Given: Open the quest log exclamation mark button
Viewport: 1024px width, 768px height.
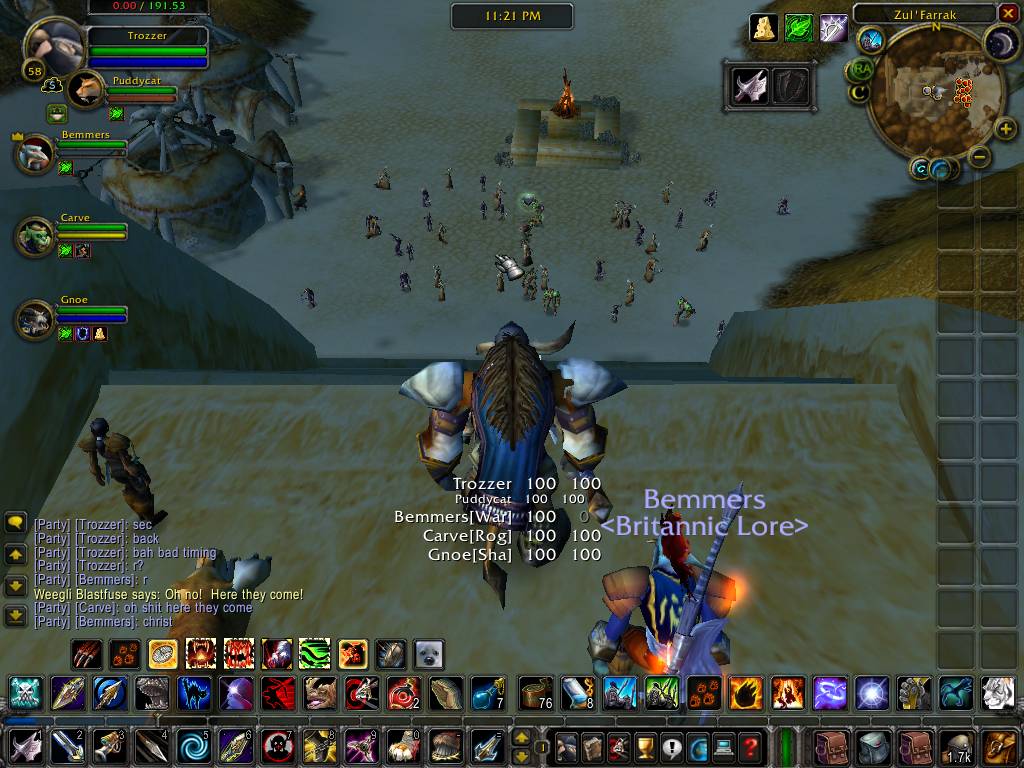Looking at the screenshot, I should (671, 746).
